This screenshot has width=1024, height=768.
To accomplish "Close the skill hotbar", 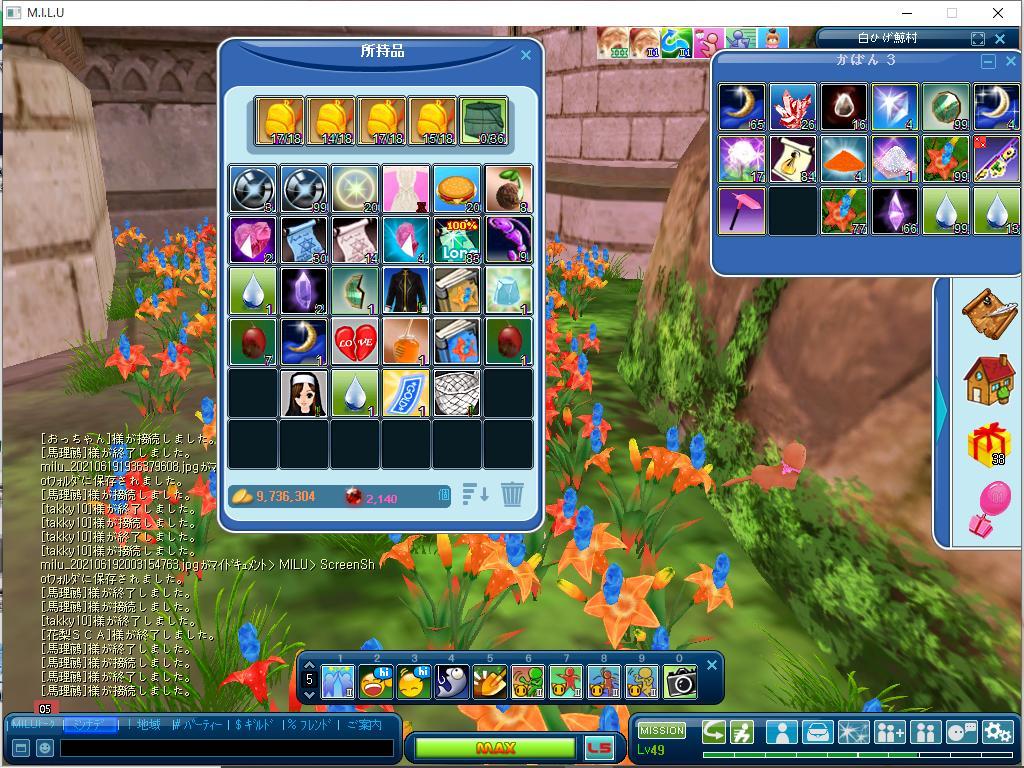I will pyautogui.click(x=712, y=665).
